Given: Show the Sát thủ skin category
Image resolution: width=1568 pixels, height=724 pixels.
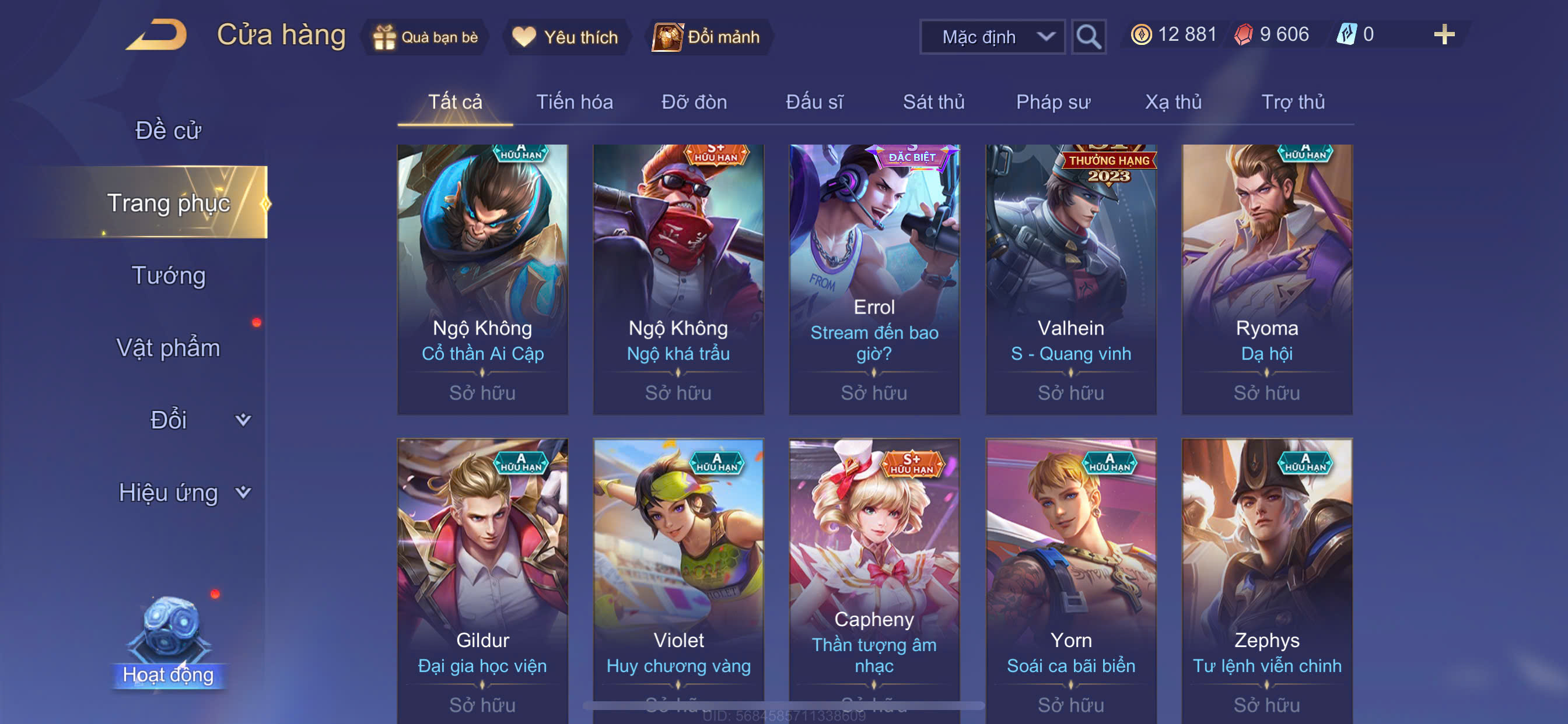Looking at the screenshot, I should [x=933, y=102].
